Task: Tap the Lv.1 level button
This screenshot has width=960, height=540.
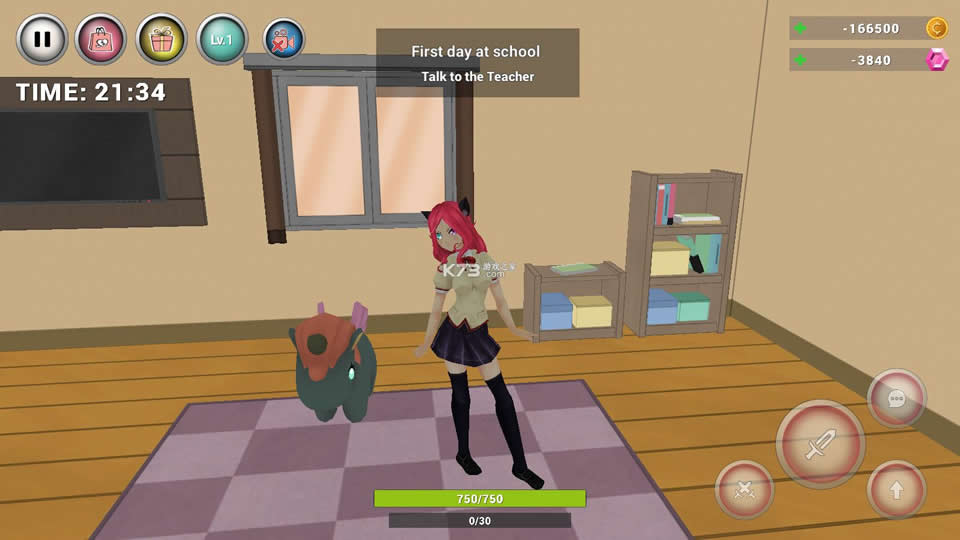Action: pos(222,40)
